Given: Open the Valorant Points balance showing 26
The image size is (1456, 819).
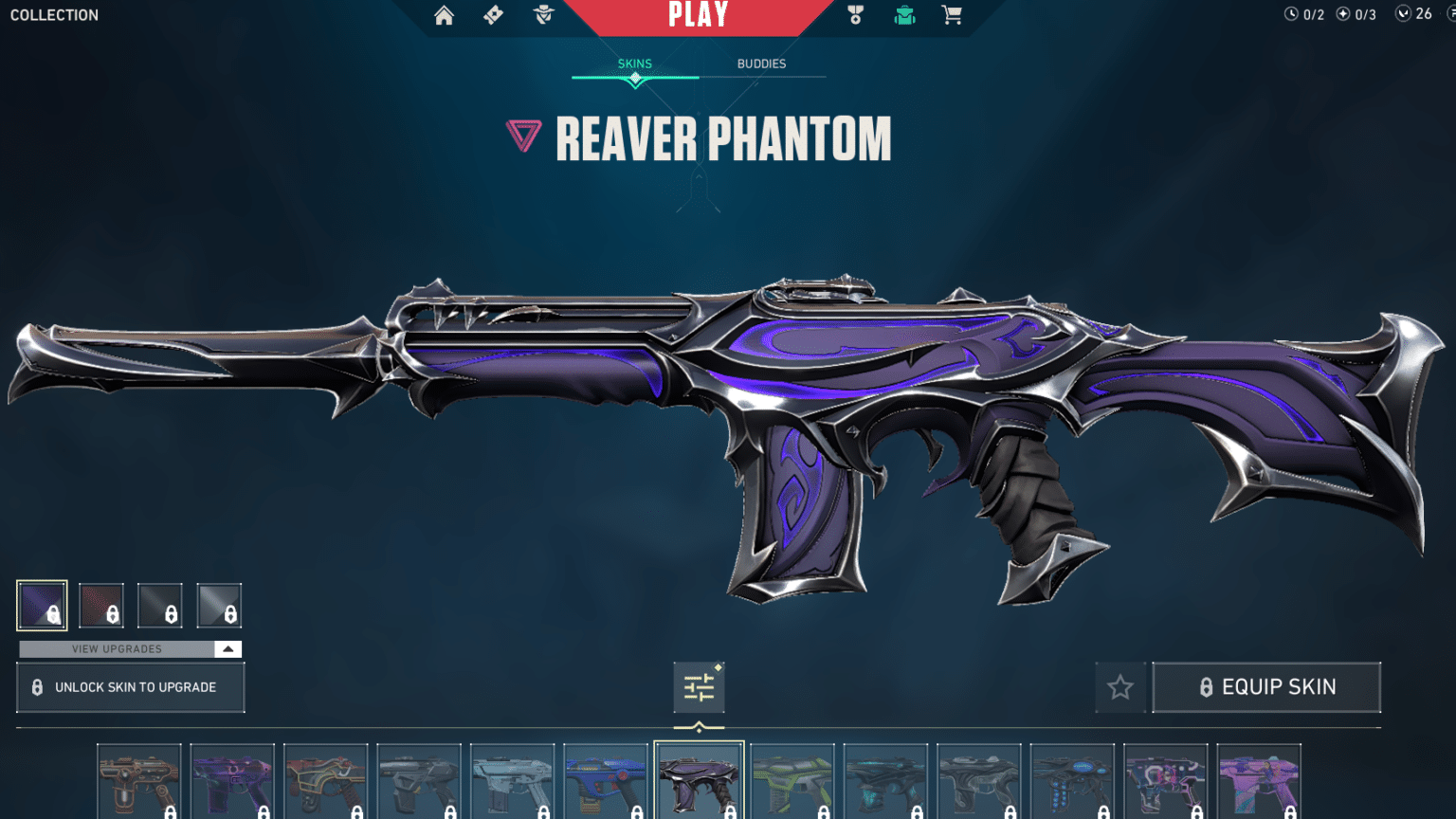Looking at the screenshot, I should click(x=1414, y=14).
